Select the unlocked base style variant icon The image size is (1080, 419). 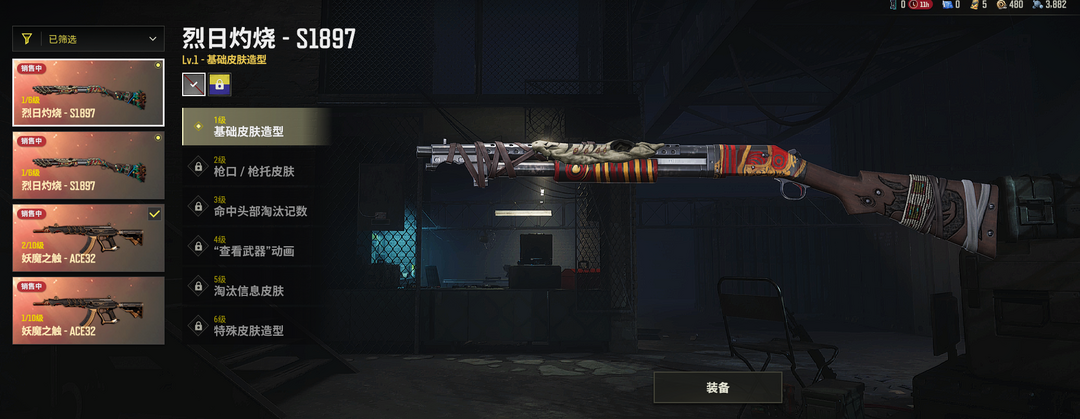click(193, 86)
